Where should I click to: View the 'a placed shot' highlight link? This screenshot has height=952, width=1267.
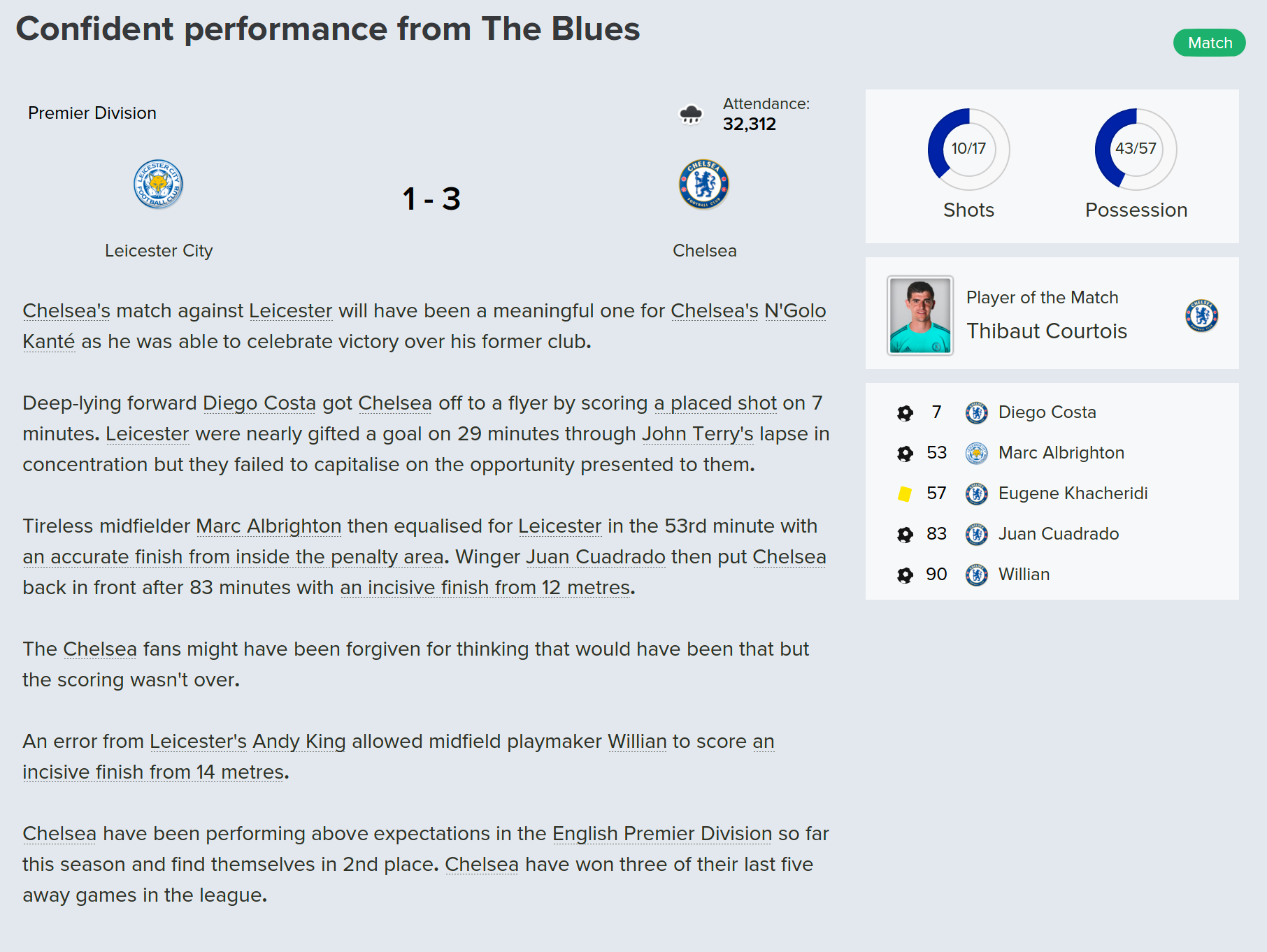(x=715, y=403)
